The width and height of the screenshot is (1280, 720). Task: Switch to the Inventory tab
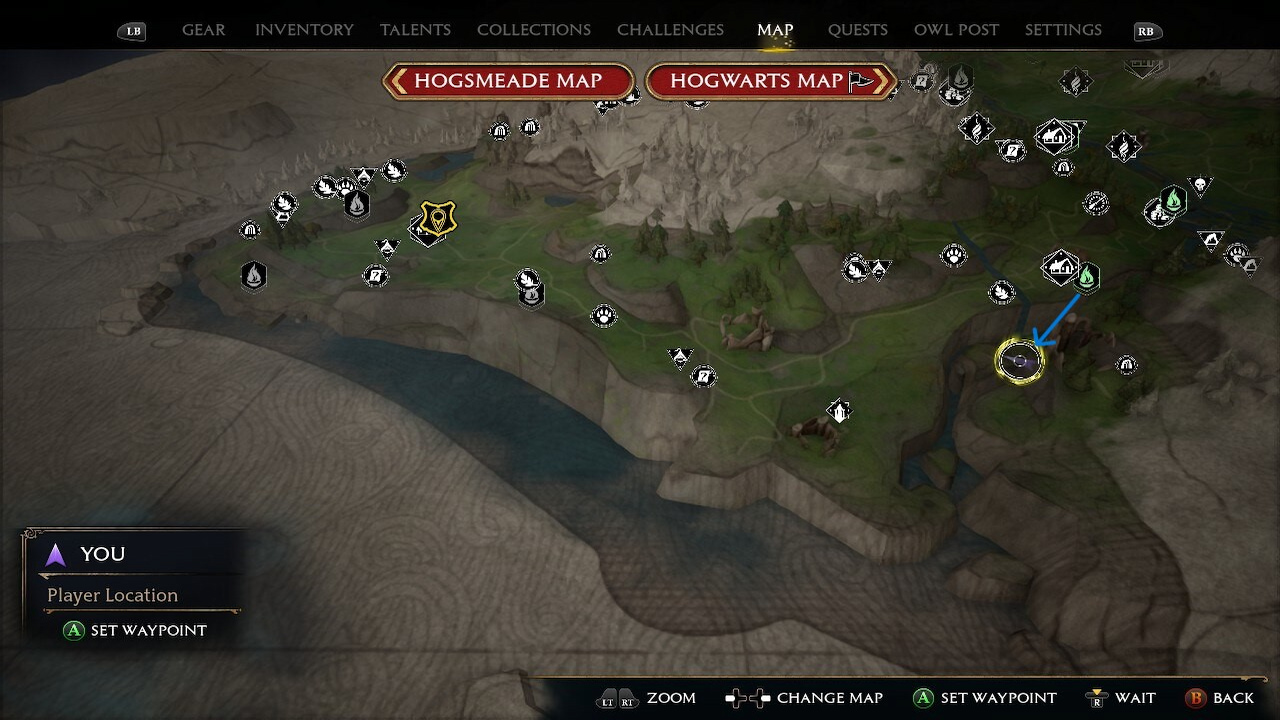(304, 30)
